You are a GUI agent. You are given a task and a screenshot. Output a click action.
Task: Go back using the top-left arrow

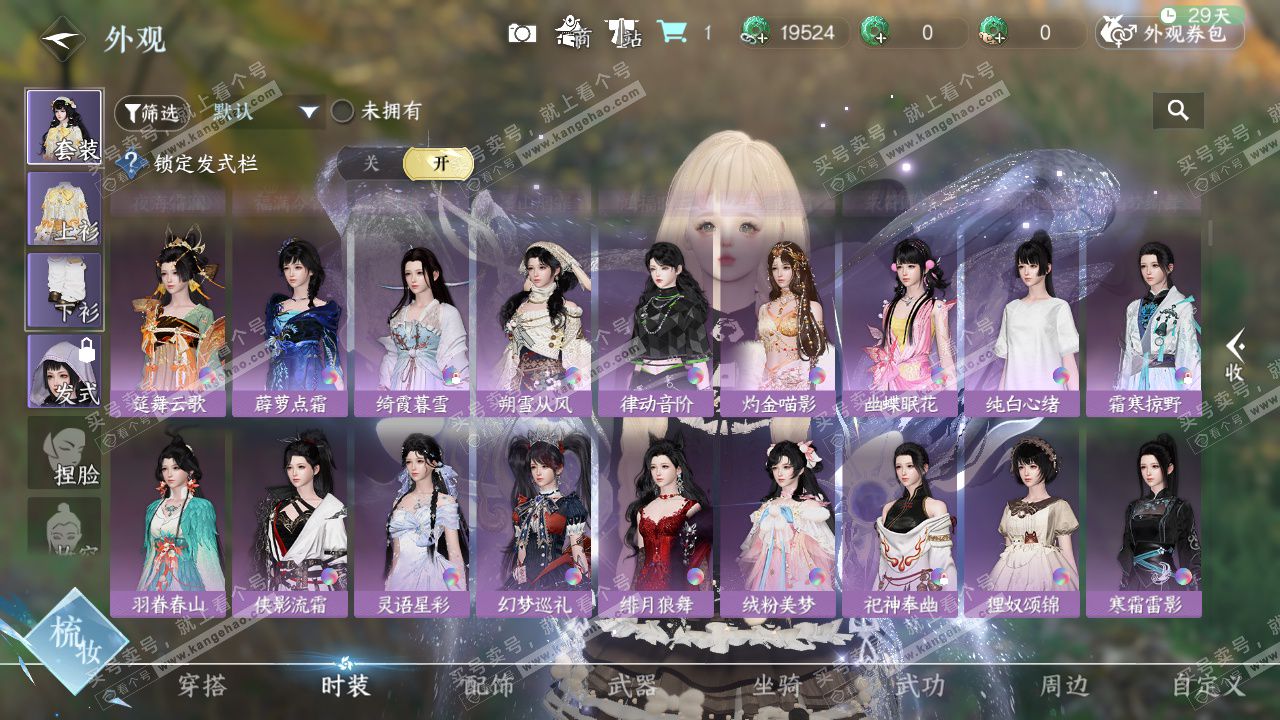point(62,38)
